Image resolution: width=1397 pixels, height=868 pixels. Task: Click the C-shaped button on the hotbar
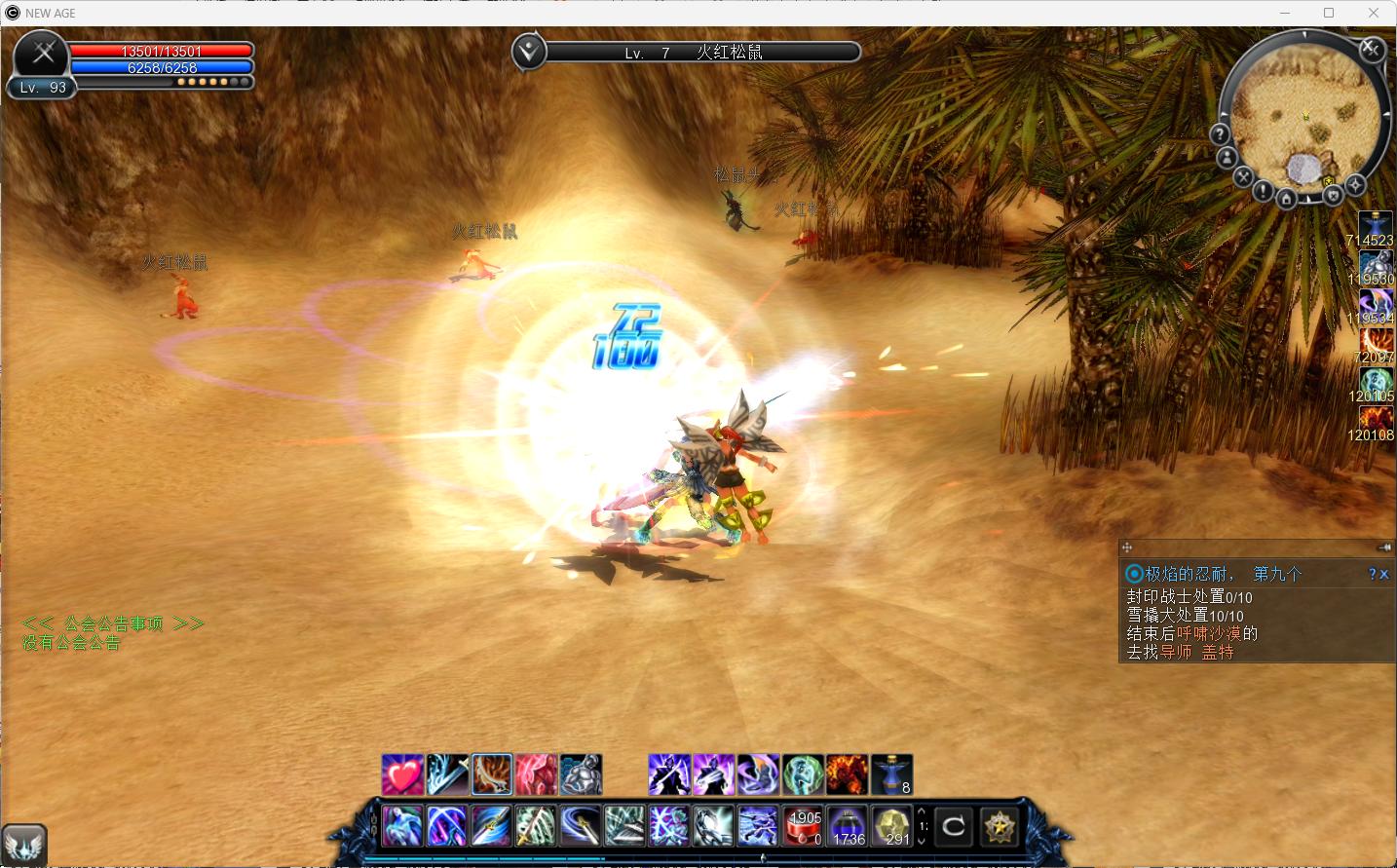tap(954, 827)
